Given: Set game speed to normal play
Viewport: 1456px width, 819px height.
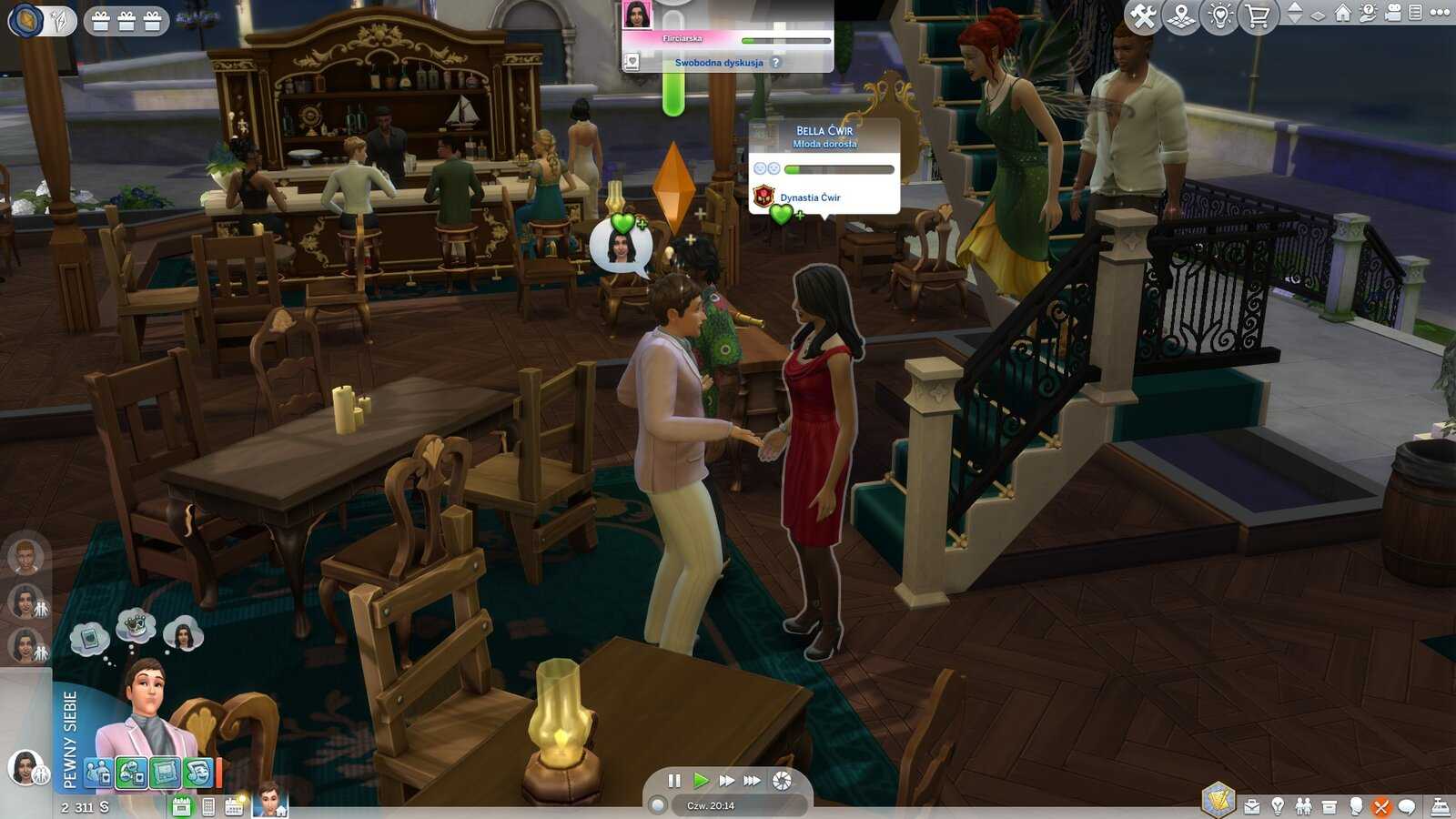Looking at the screenshot, I should point(701,781).
